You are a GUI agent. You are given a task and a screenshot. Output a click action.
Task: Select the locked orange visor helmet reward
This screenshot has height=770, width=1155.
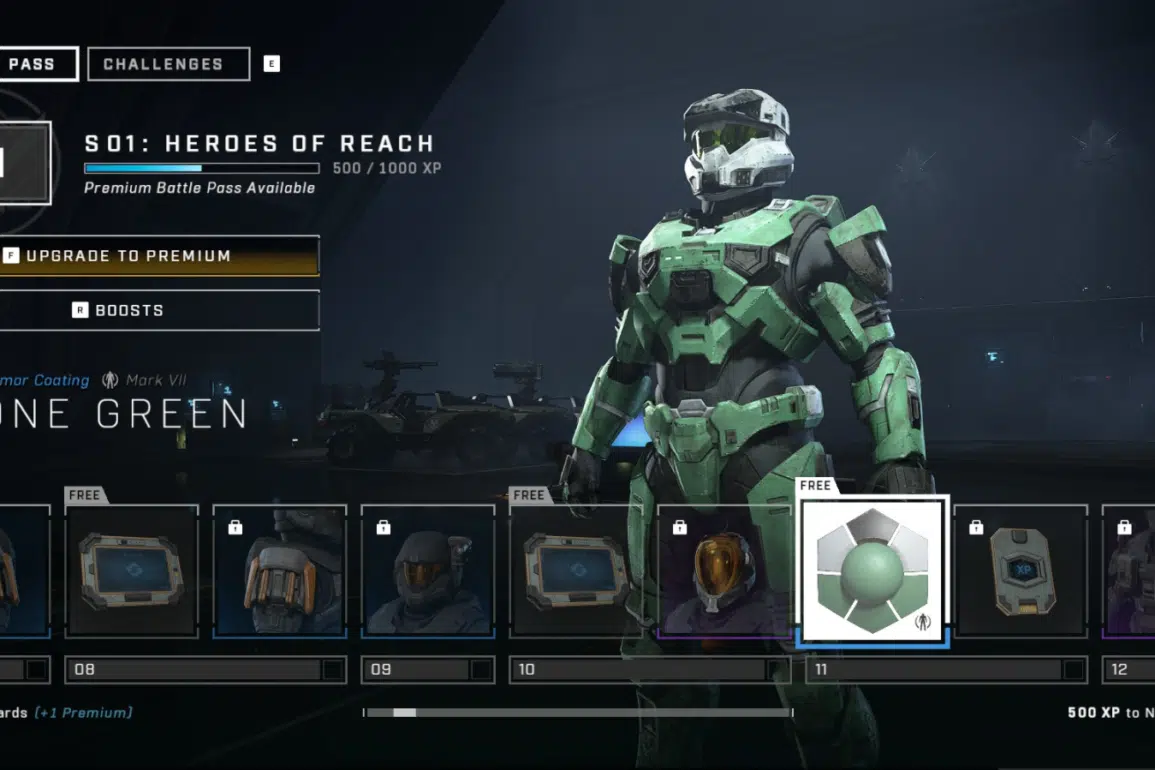click(724, 570)
